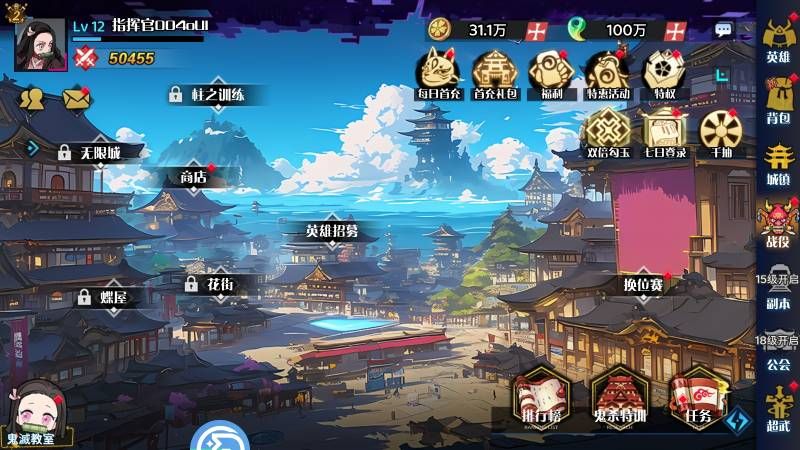The height and width of the screenshot is (450, 800).
Task: Open the 首充礼包 gift pack
Action: [x=494, y=74]
